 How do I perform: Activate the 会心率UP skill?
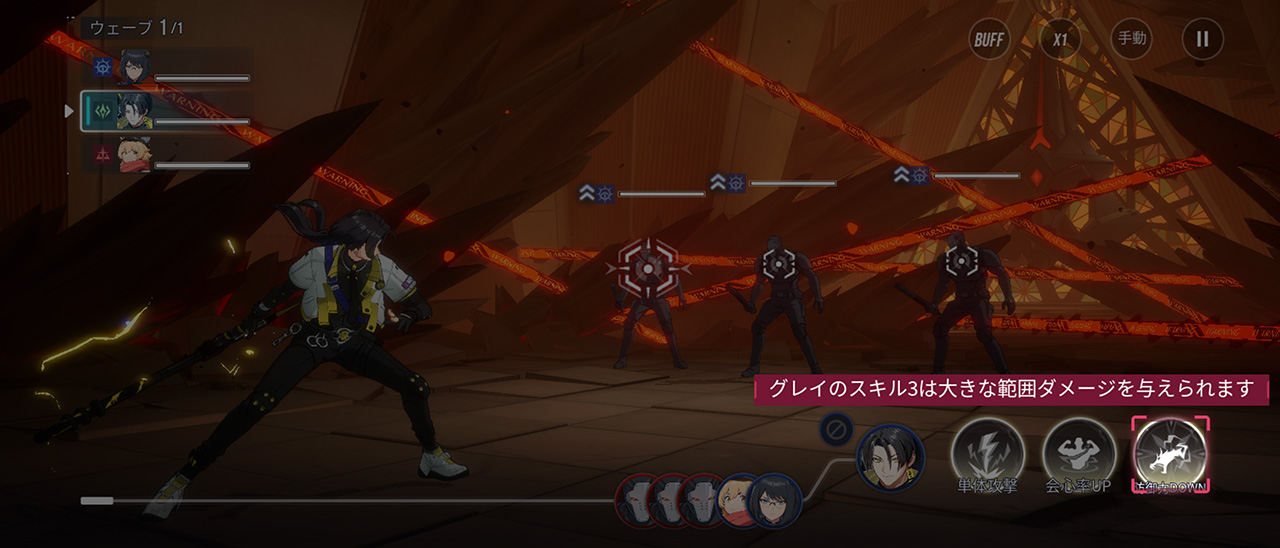(1079, 455)
